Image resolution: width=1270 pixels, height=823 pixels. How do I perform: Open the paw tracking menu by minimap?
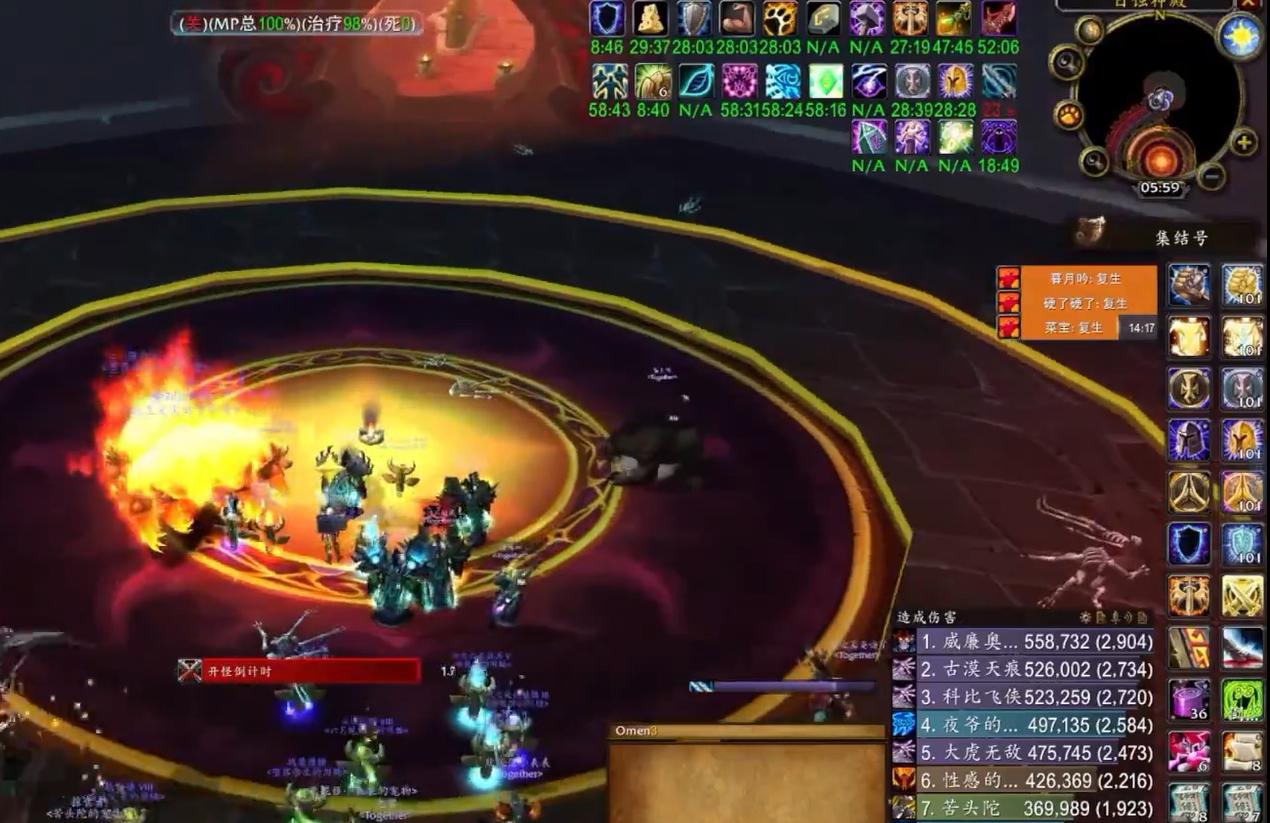1069,116
